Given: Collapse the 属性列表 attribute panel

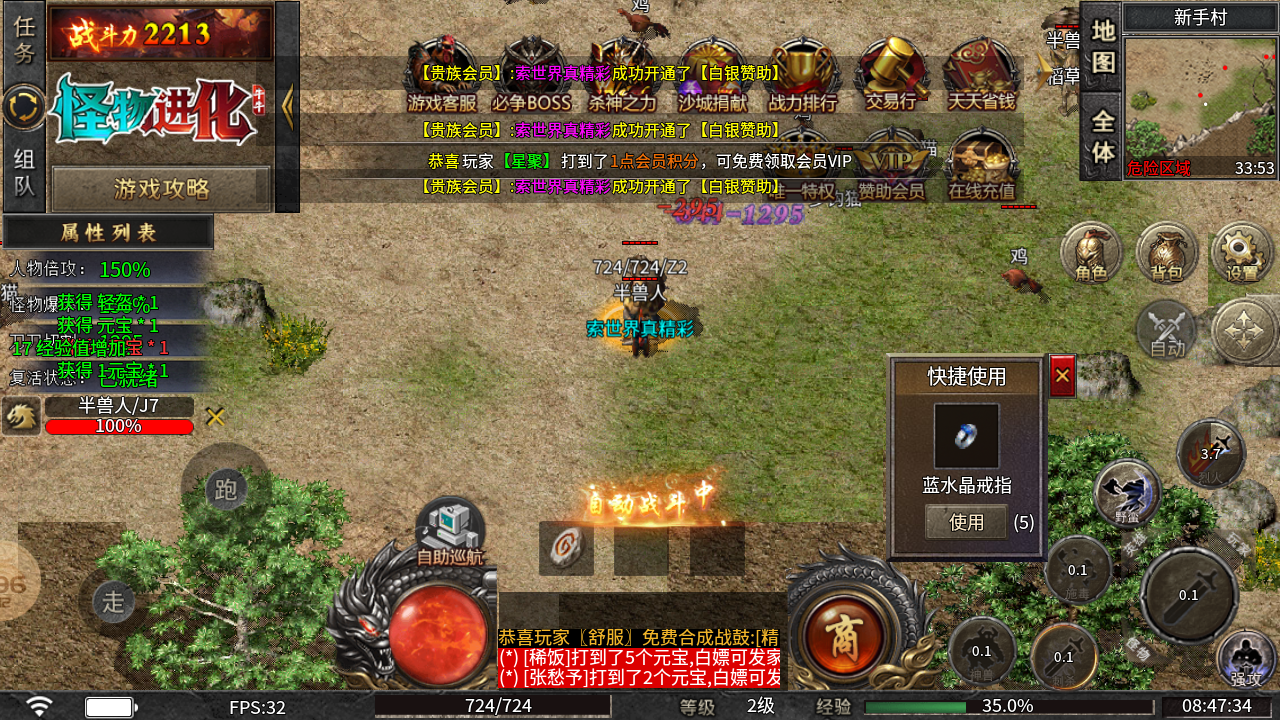Looking at the screenshot, I should 107,231.
